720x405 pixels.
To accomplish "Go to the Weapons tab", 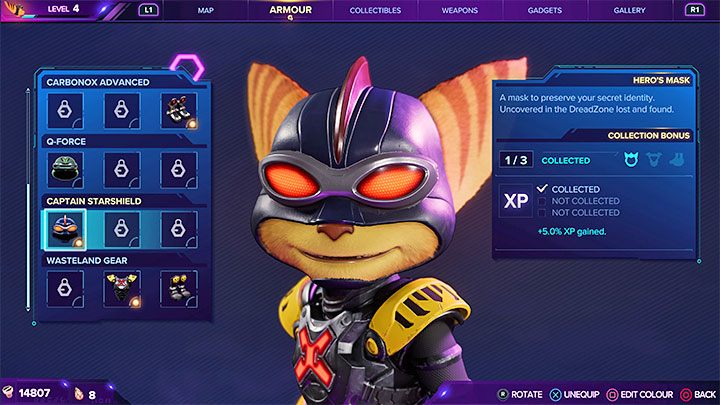I will click(460, 11).
